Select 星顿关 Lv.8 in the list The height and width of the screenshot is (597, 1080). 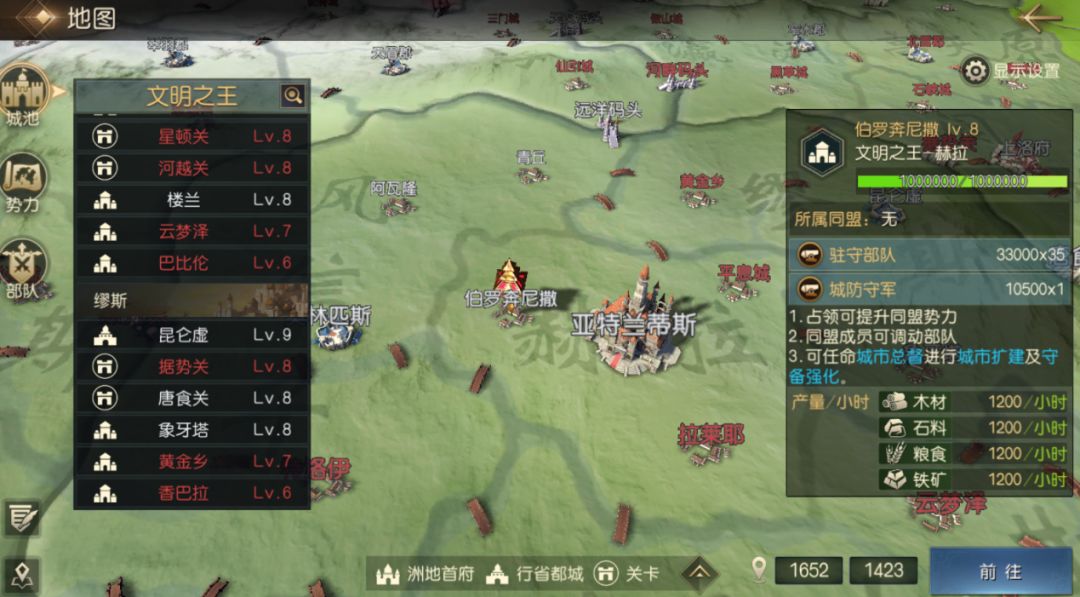[x=192, y=136]
